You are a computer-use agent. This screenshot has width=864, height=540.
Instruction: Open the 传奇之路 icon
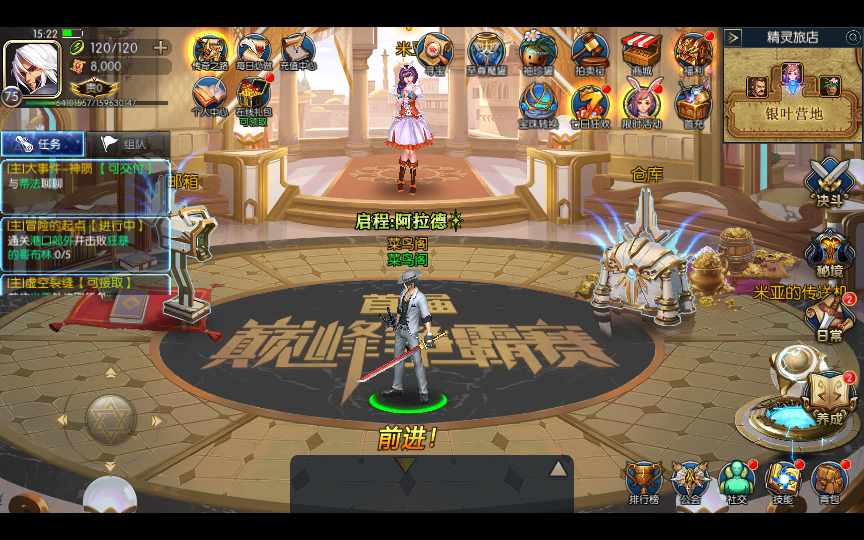point(211,52)
